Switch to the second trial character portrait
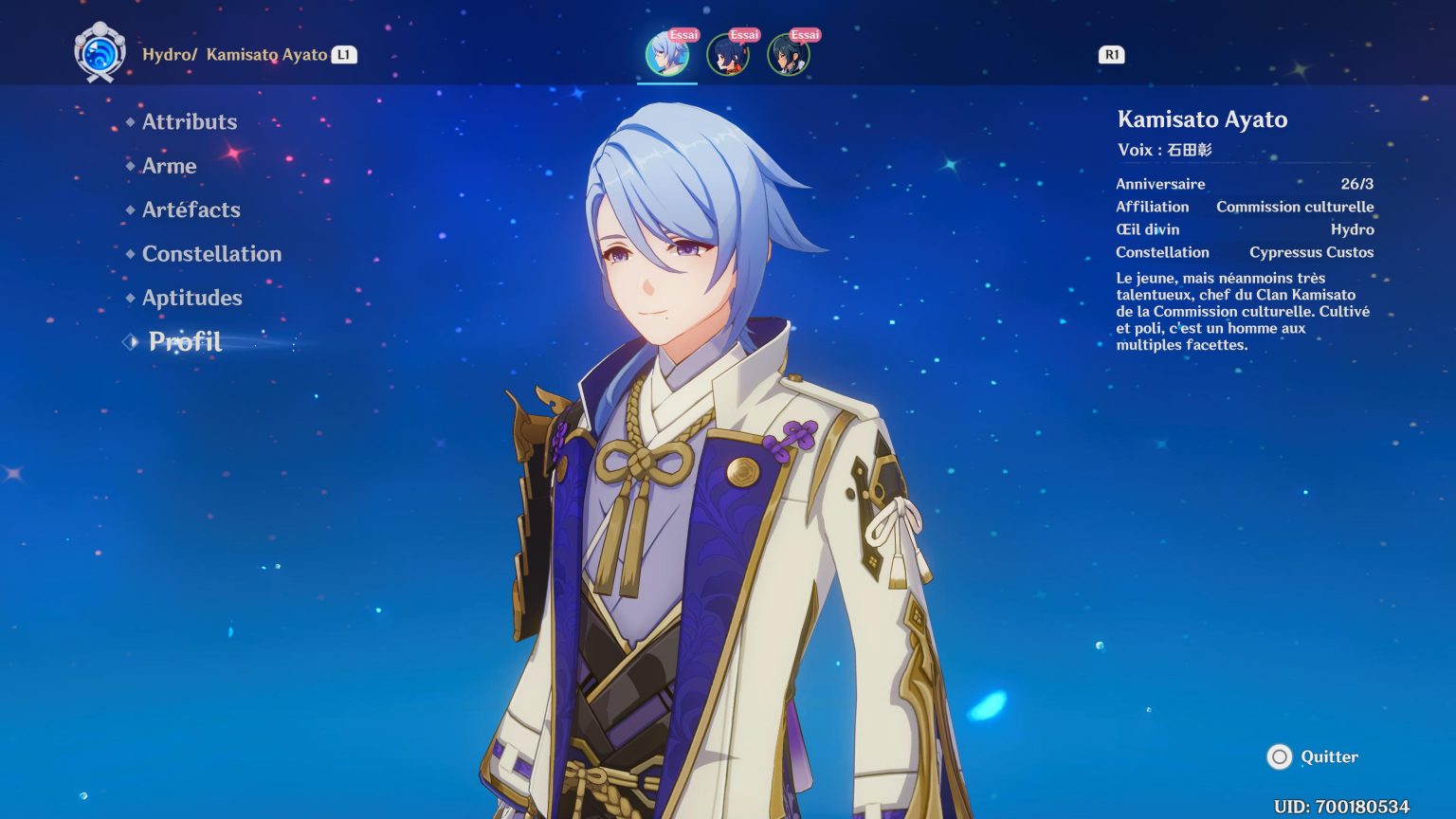 pyautogui.click(x=727, y=57)
